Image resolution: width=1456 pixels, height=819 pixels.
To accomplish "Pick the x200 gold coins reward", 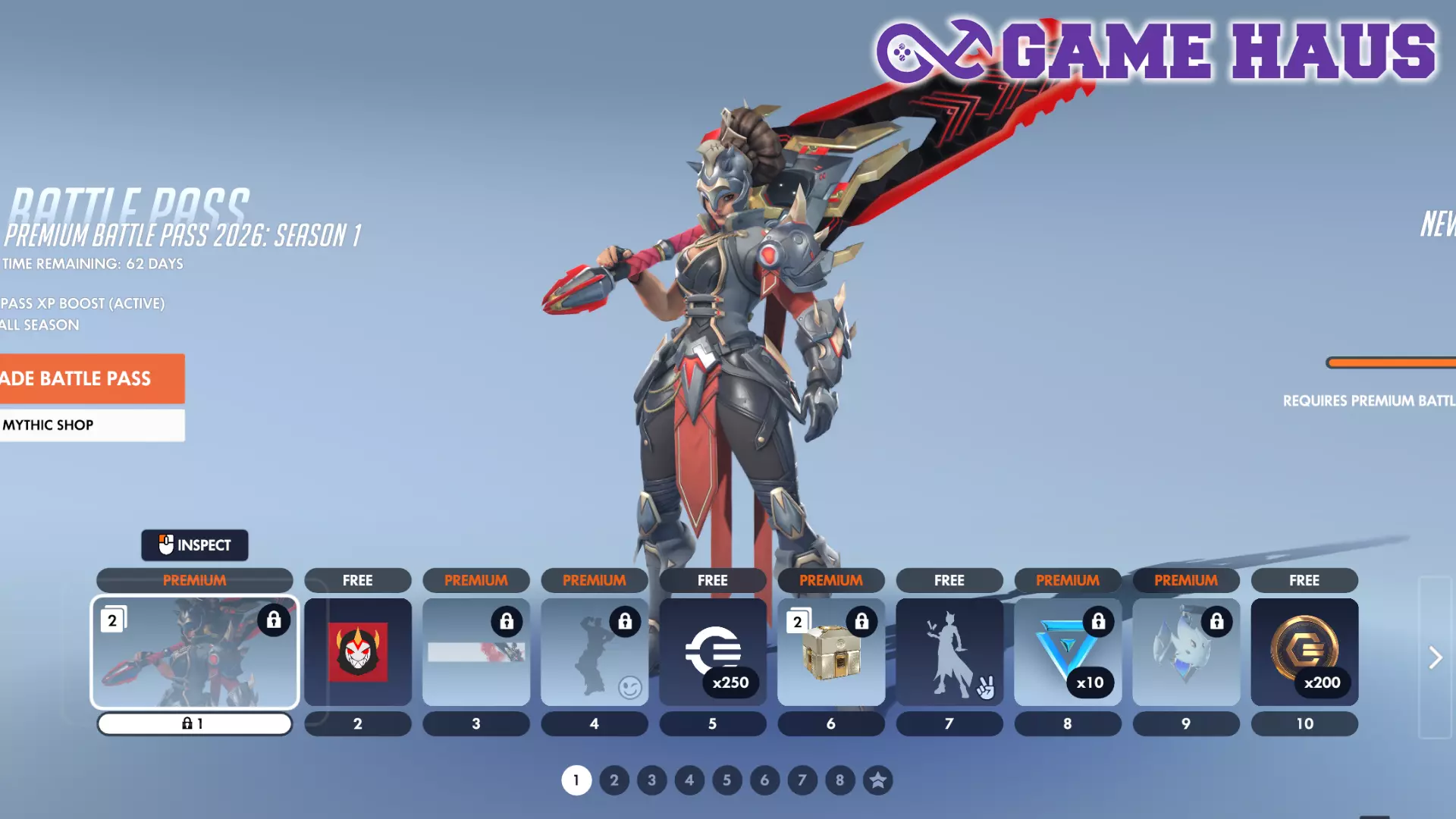I will 1304,652.
